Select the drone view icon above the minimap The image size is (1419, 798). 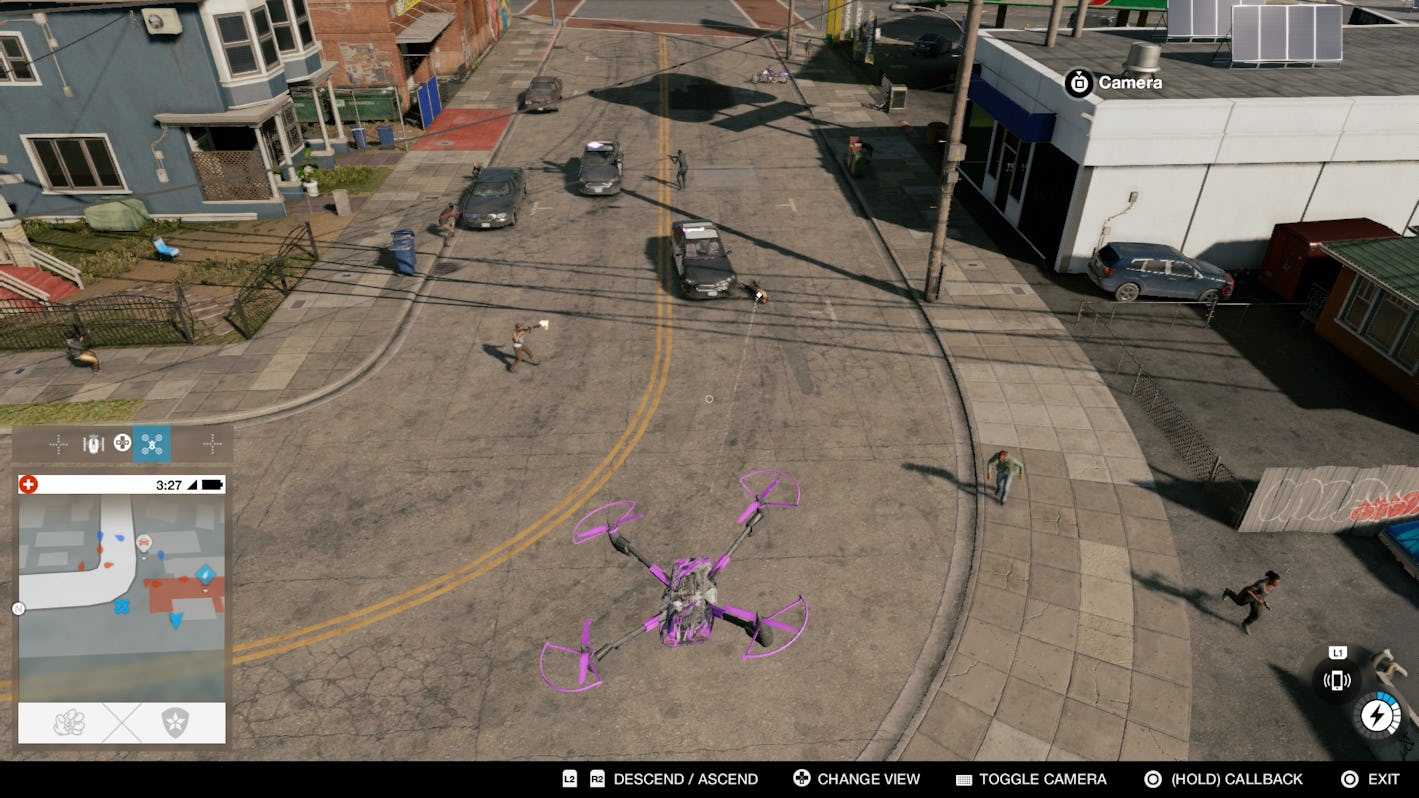click(x=151, y=445)
